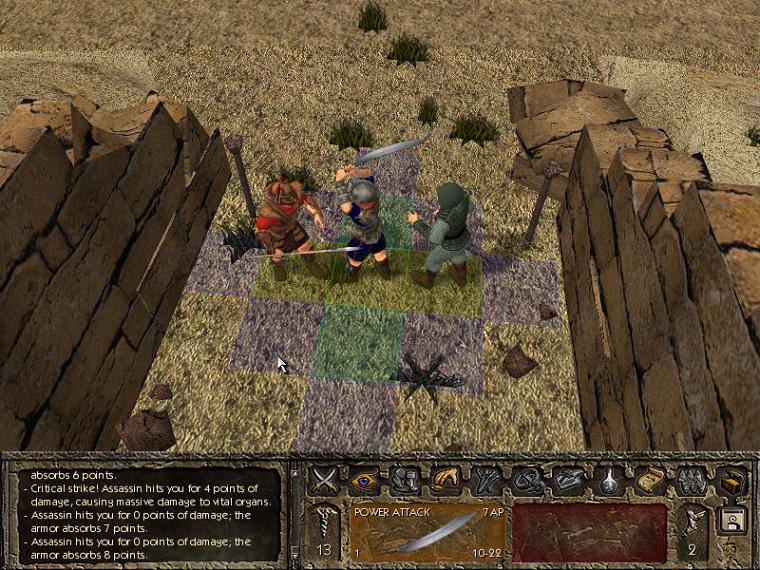760x570 pixels.
Task: Click the running figure icon
Action: point(692,520)
